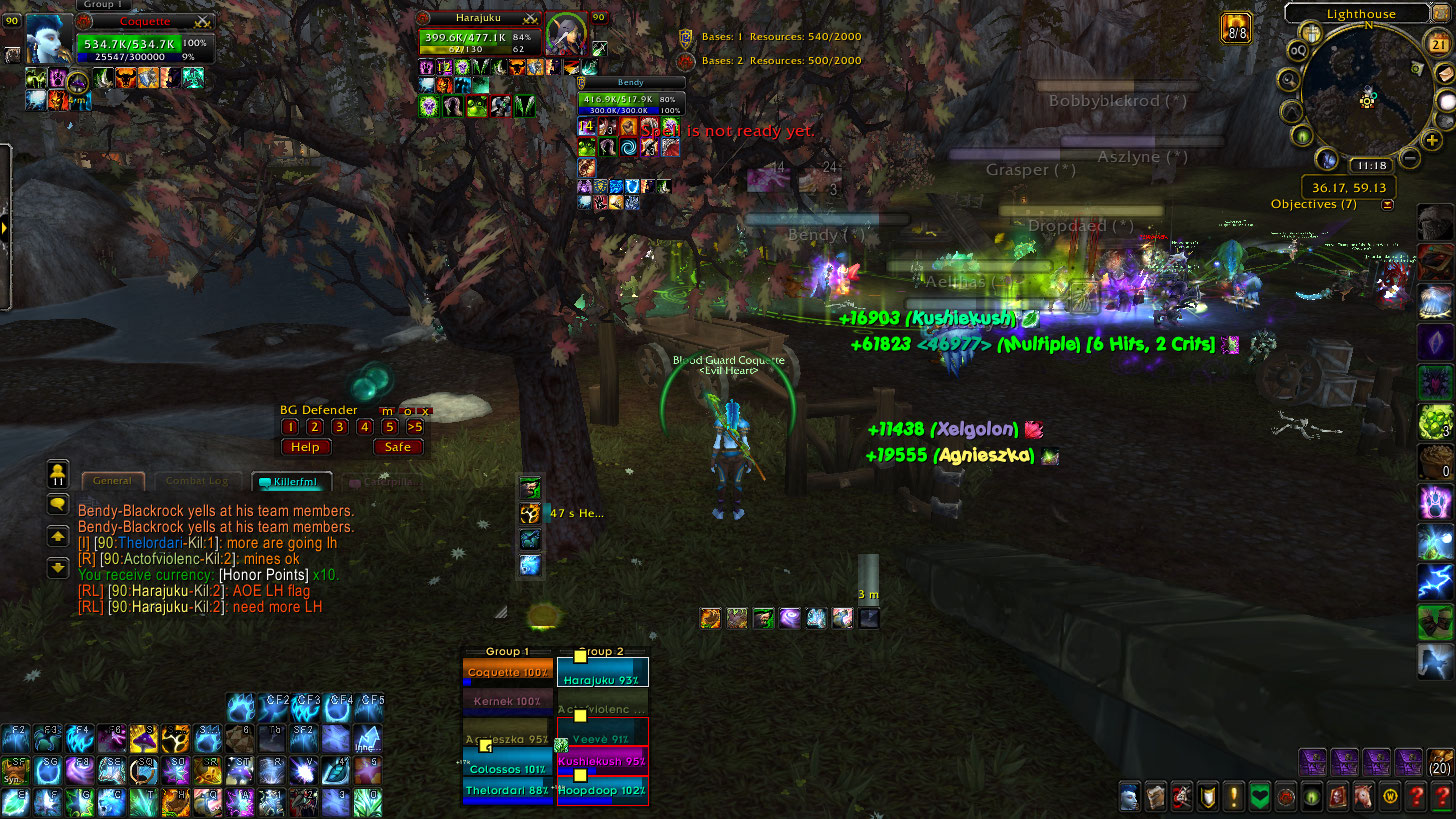Open the chat speech bubble menu
The image size is (1456, 819).
click(x=58, y=505)
